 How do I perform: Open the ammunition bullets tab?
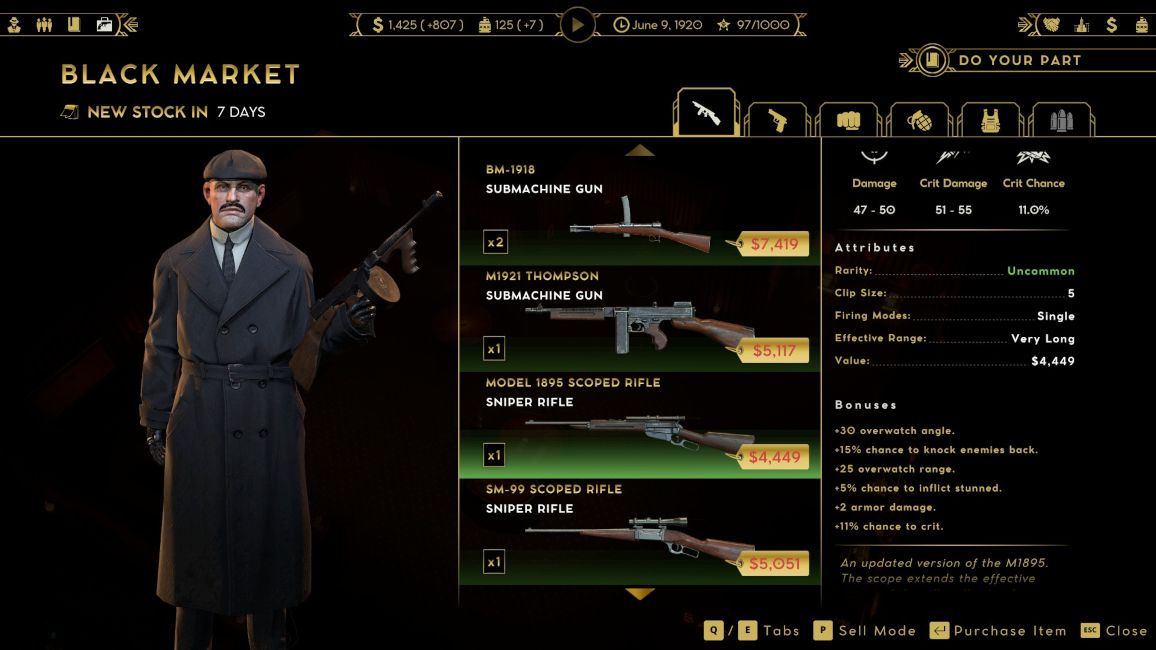click(1061, 120)
